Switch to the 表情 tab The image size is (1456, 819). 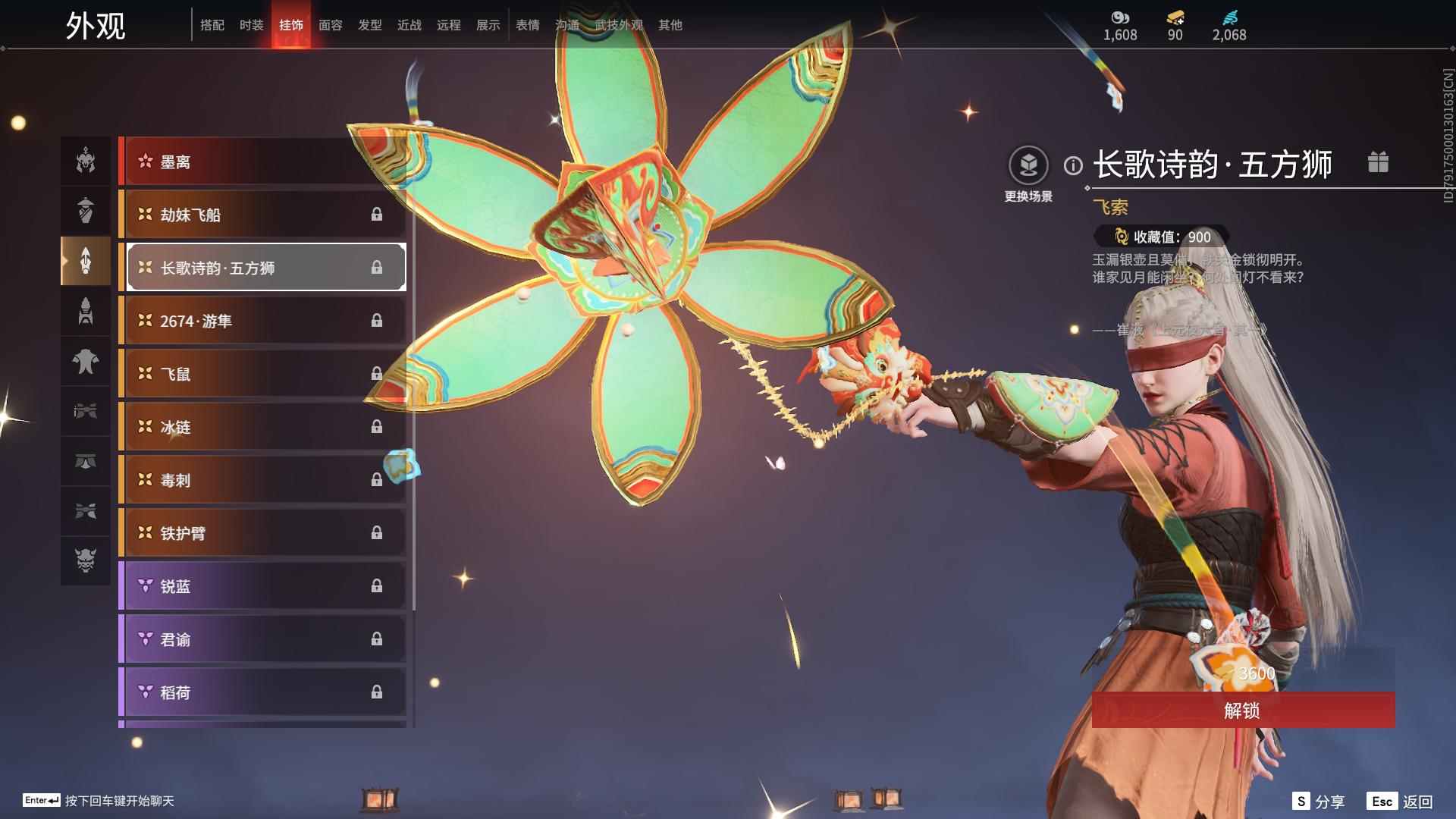(527, 25)
